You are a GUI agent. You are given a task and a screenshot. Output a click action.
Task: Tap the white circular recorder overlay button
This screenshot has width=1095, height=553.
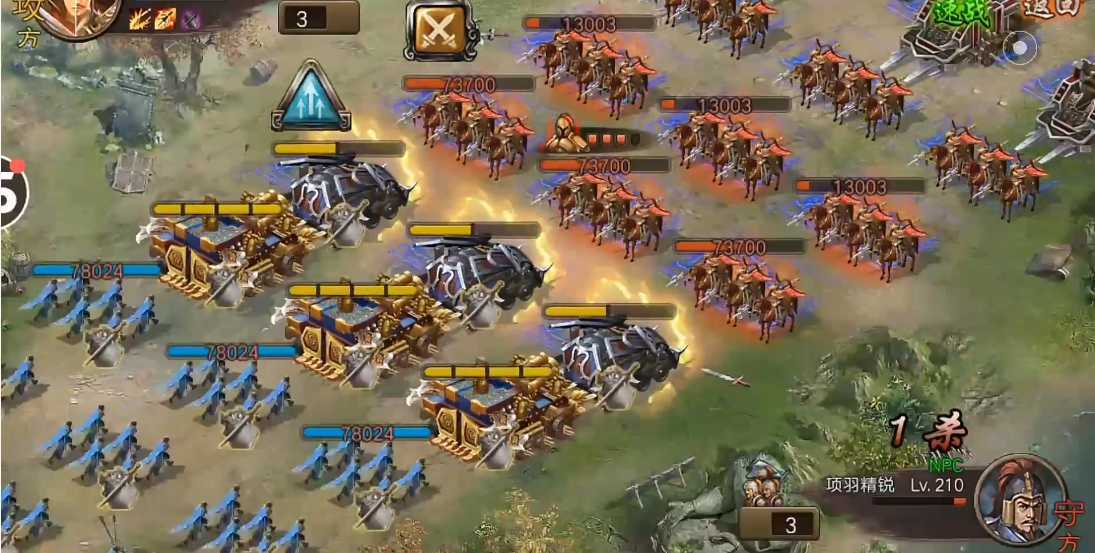tap(1021, 47)
